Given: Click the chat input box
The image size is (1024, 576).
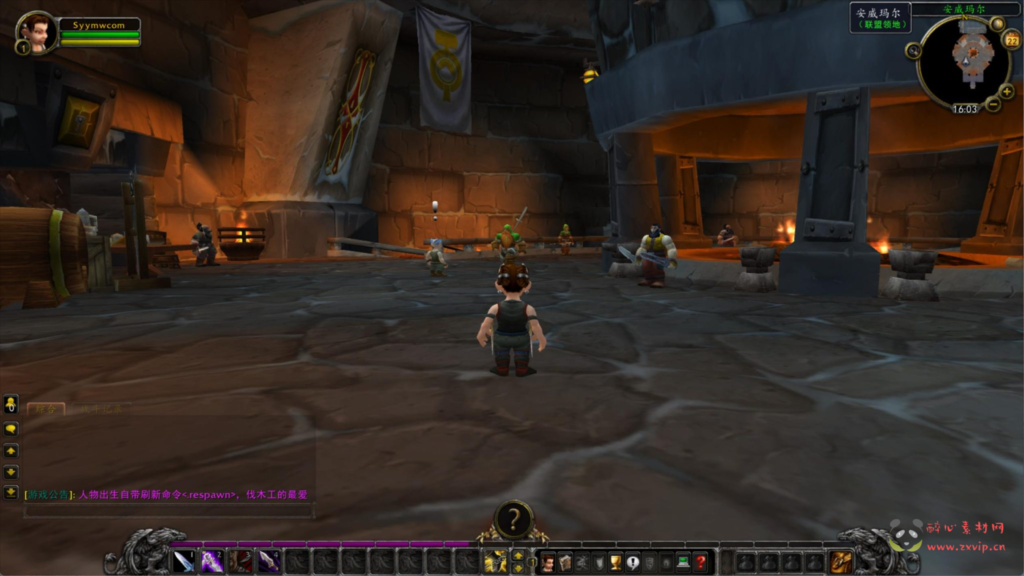Looking at the screenshot, I should 168,510.
